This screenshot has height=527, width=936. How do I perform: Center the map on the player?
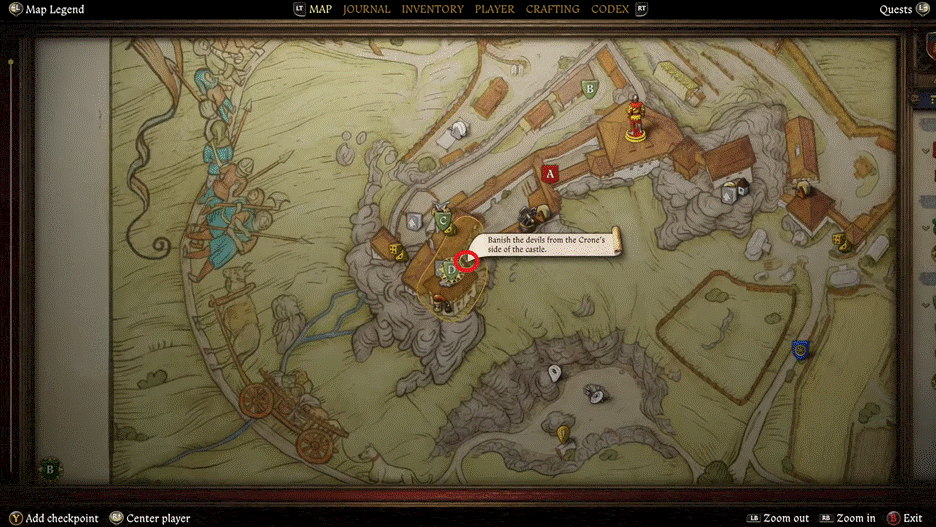click(157, 518)
